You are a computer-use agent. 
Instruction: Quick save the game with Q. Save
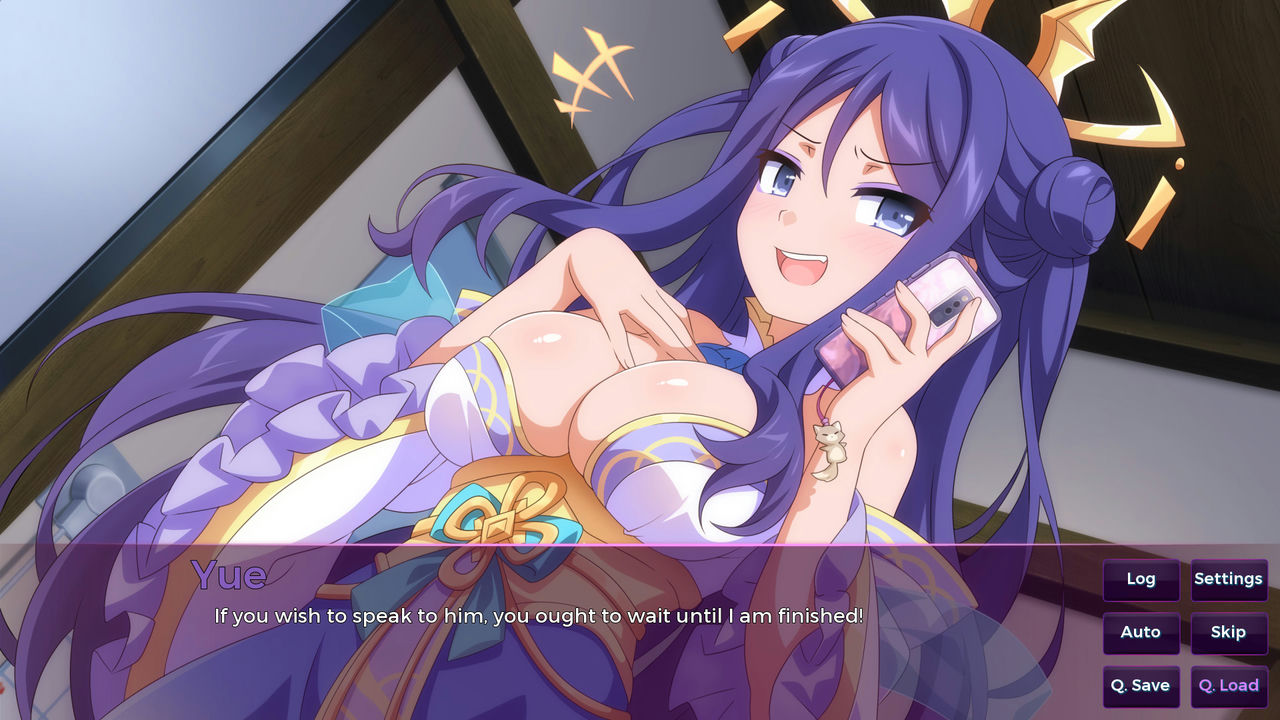tap(1140, 686)
